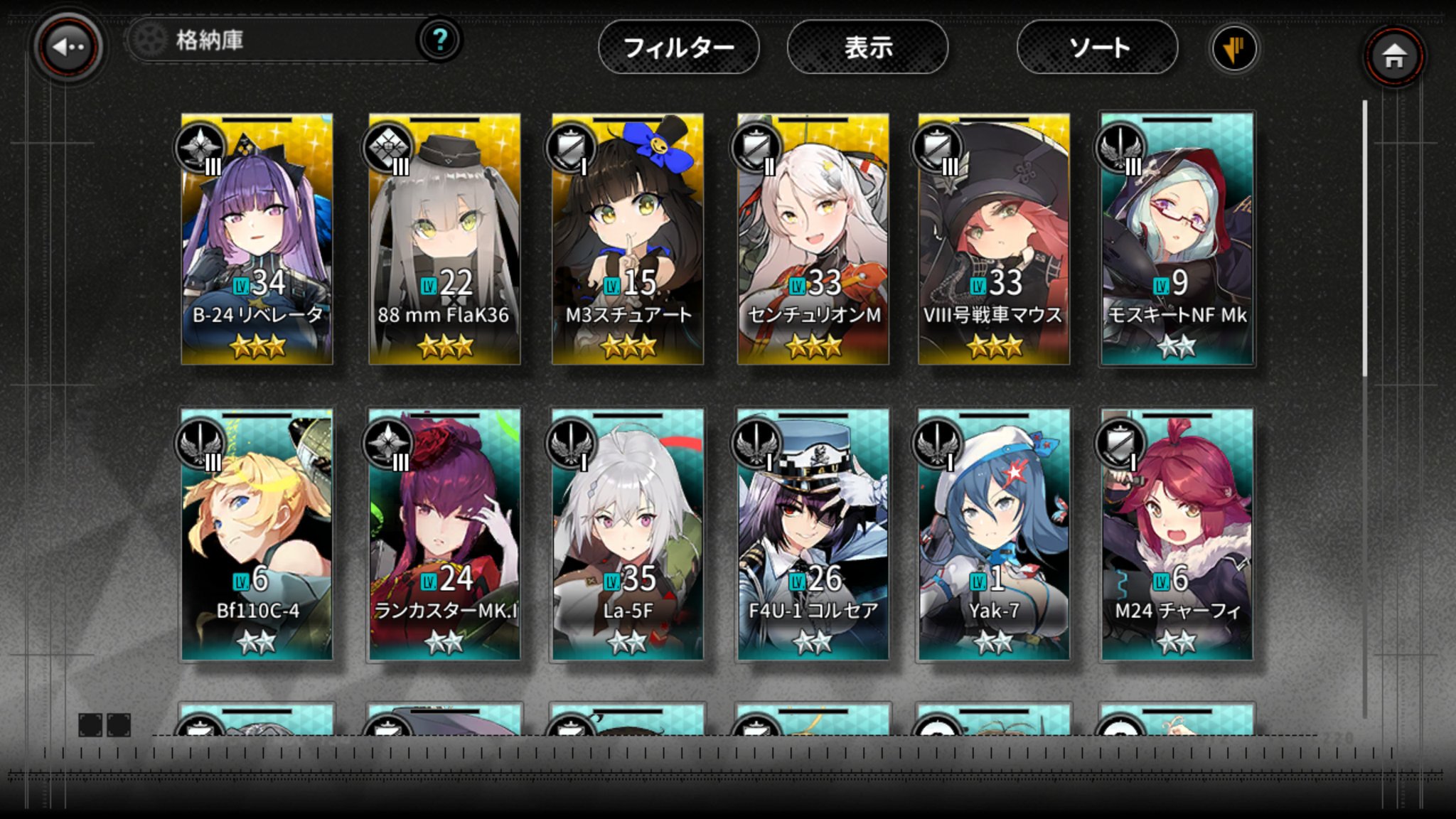The height and width of the screenshot is (819, 1456).
Task: Select the La-5F card
Action: [628, 535]
